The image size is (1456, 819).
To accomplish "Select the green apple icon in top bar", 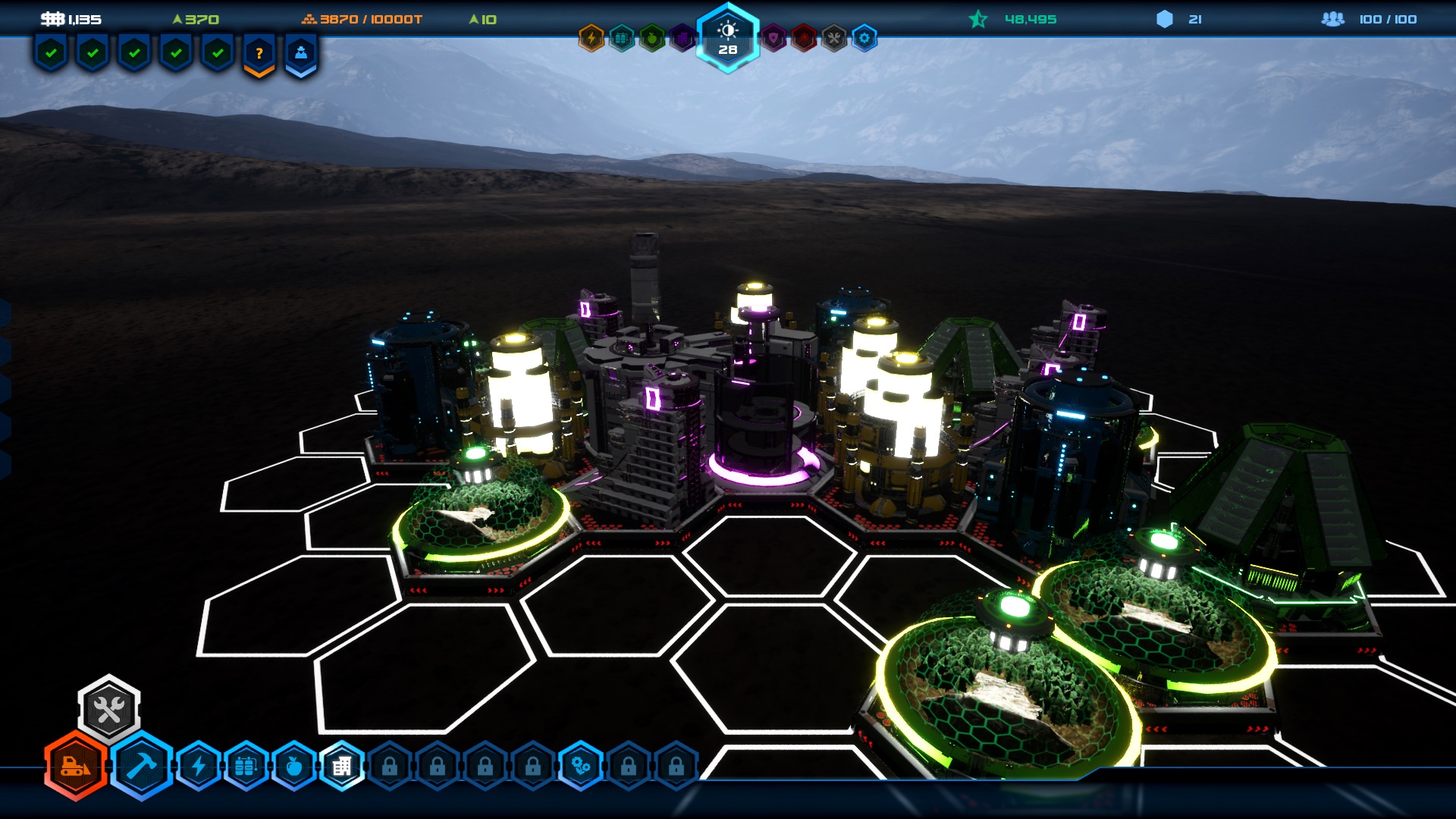I will tap(652, 38).
